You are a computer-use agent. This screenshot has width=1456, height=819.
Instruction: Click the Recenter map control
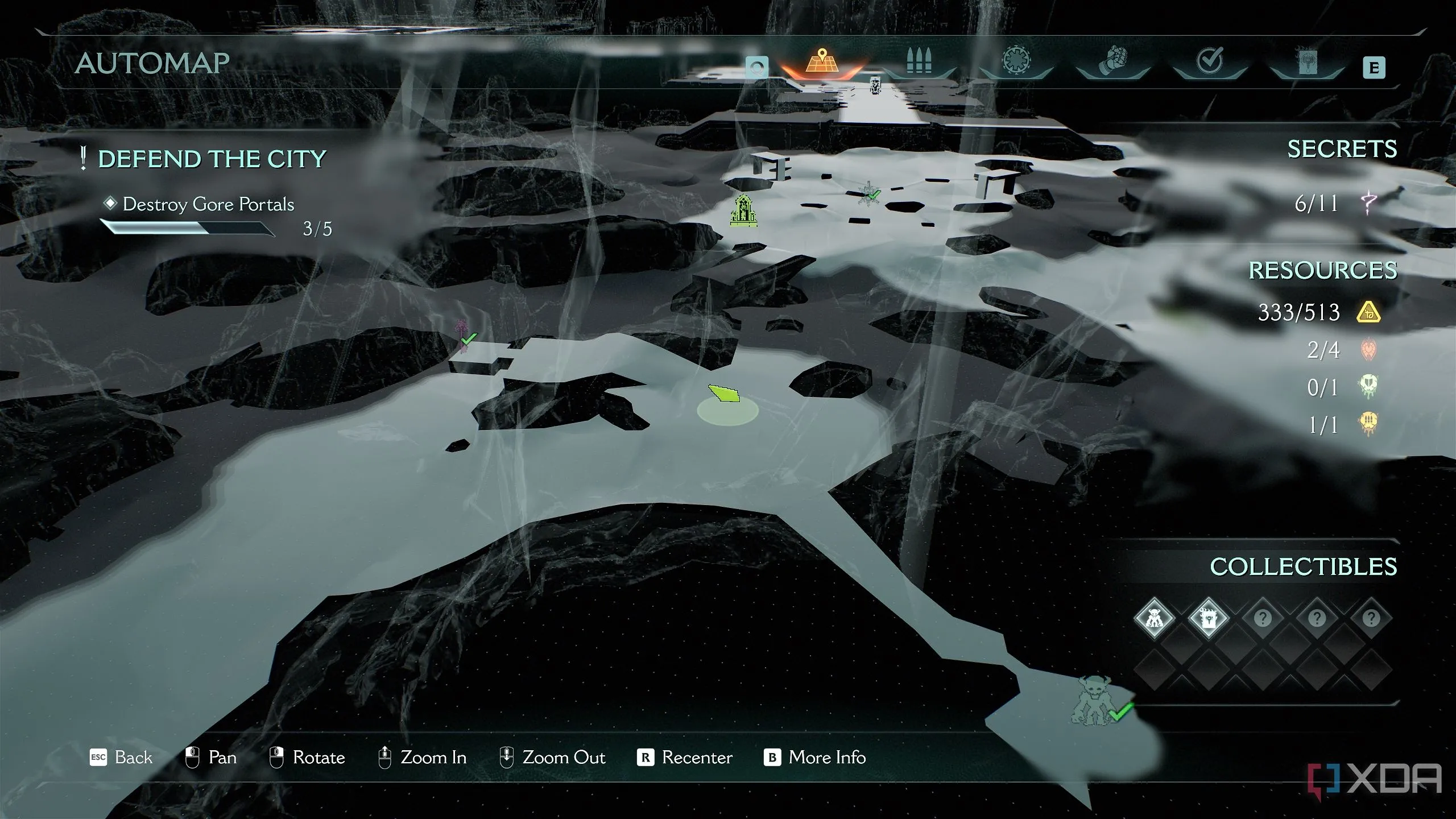coord(685,758)
